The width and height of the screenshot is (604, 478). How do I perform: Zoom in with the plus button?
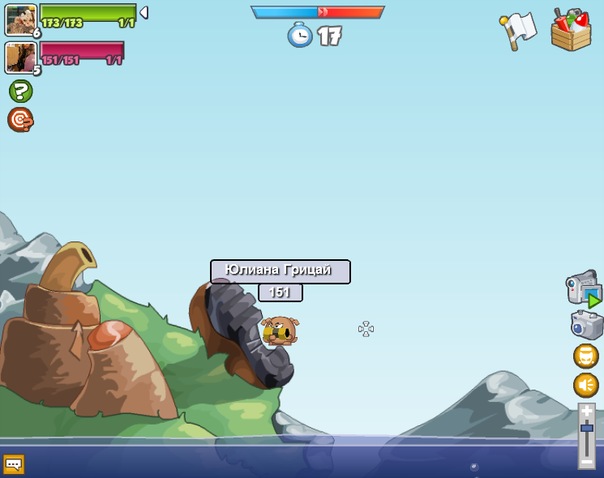tap(587, 410)
